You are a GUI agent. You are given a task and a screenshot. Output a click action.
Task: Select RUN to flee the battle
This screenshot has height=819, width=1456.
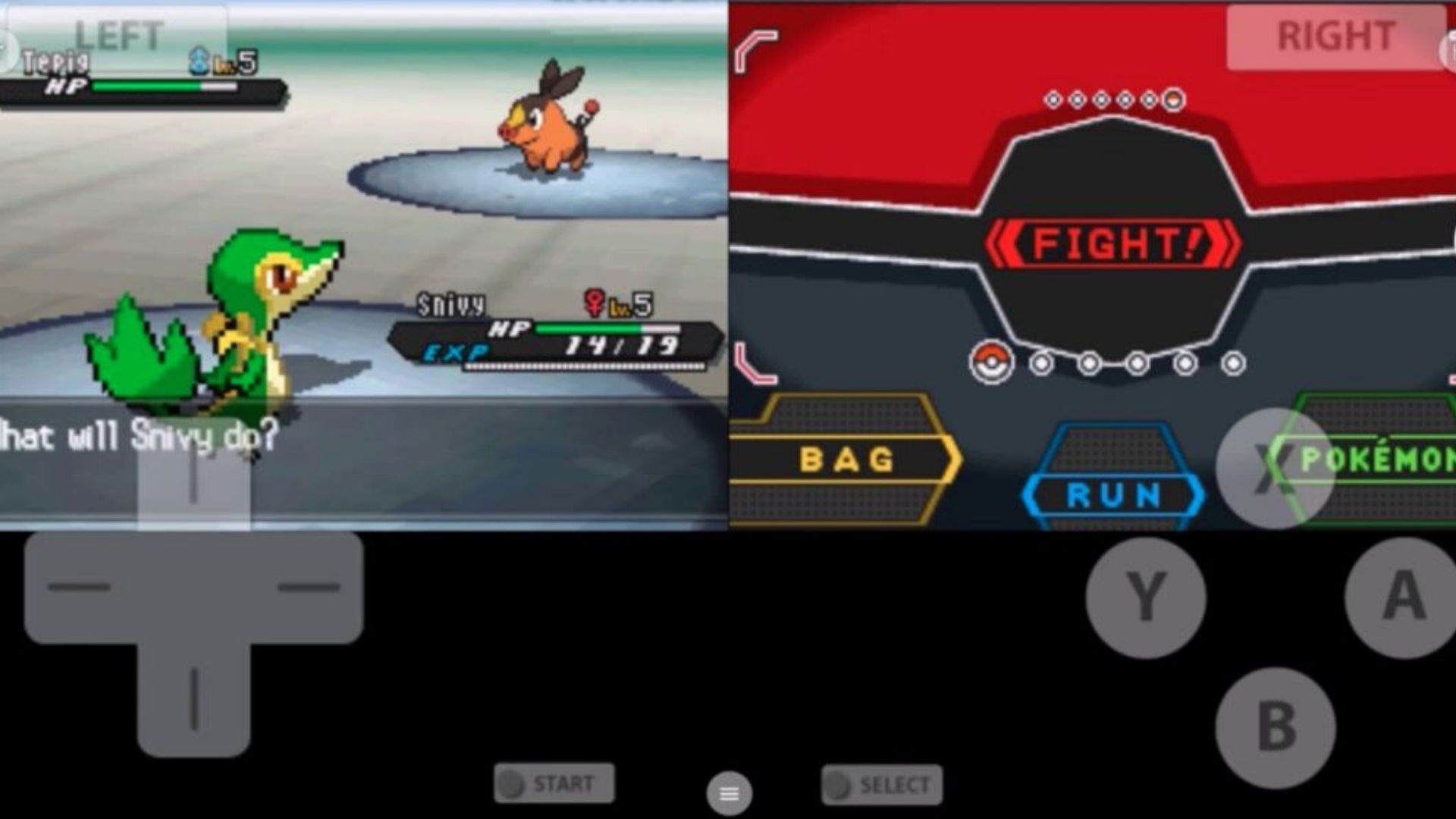pos(1113,495)
